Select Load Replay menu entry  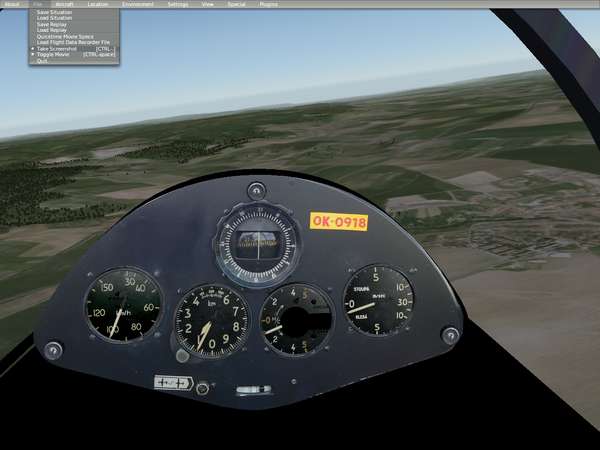50,30
